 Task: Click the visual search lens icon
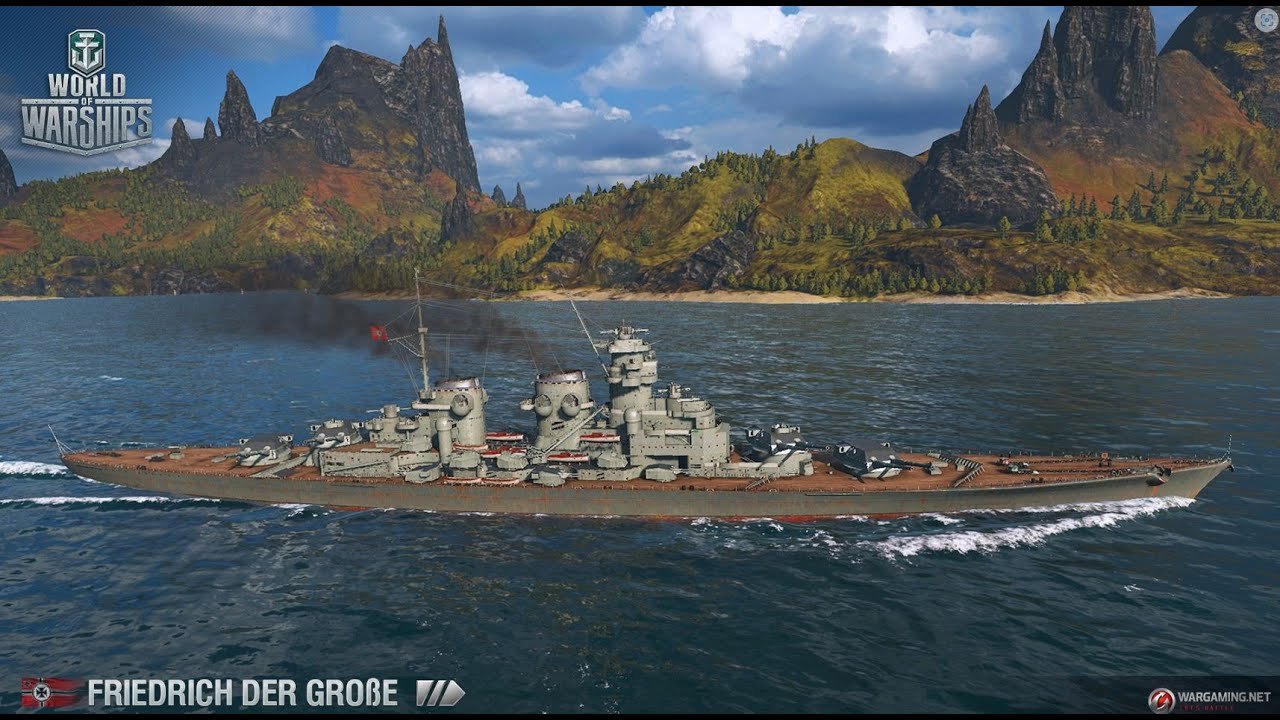click(x=1265, y=20)
